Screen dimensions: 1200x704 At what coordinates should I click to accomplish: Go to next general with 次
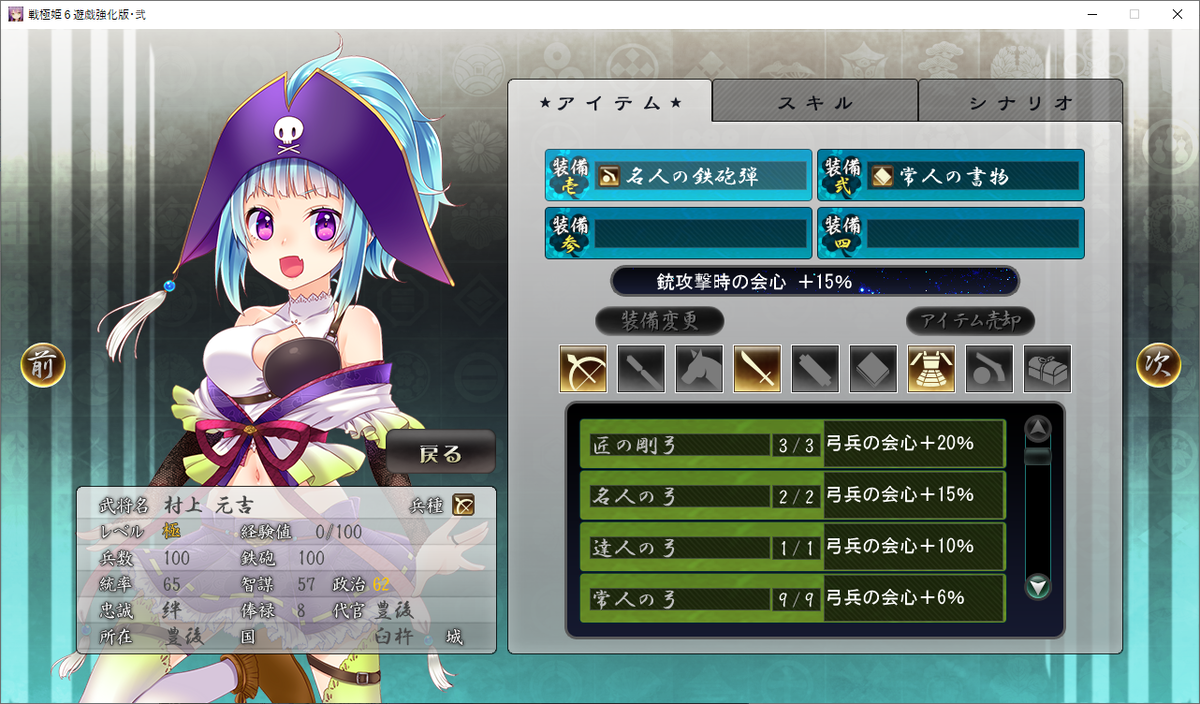[1158, 365]
